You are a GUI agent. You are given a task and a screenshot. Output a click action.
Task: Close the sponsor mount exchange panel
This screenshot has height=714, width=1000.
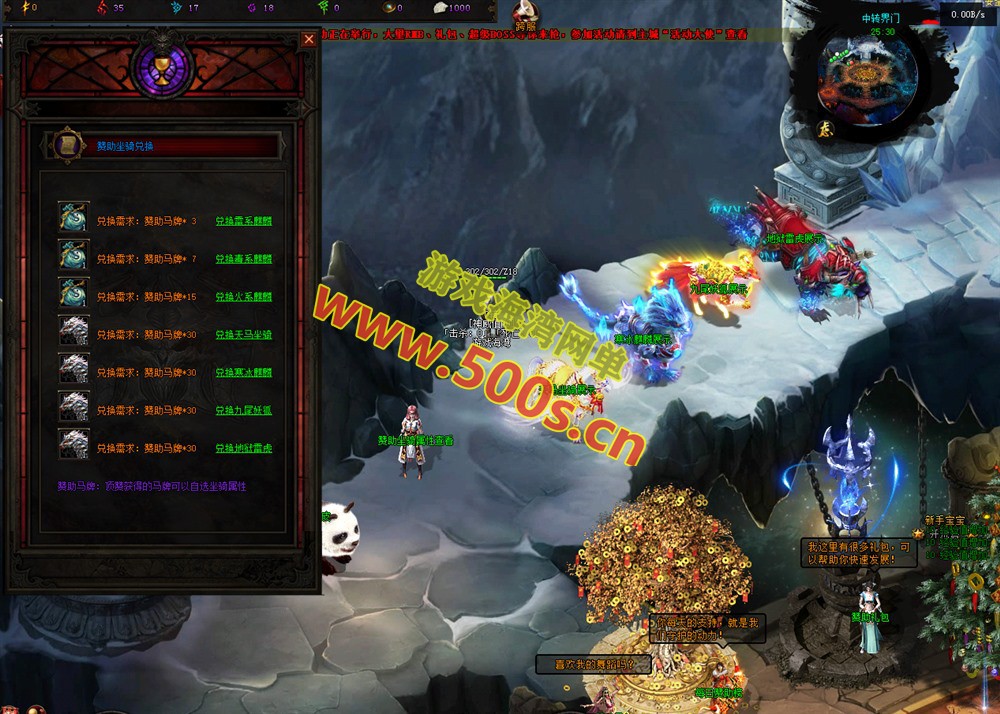[308, 39]
